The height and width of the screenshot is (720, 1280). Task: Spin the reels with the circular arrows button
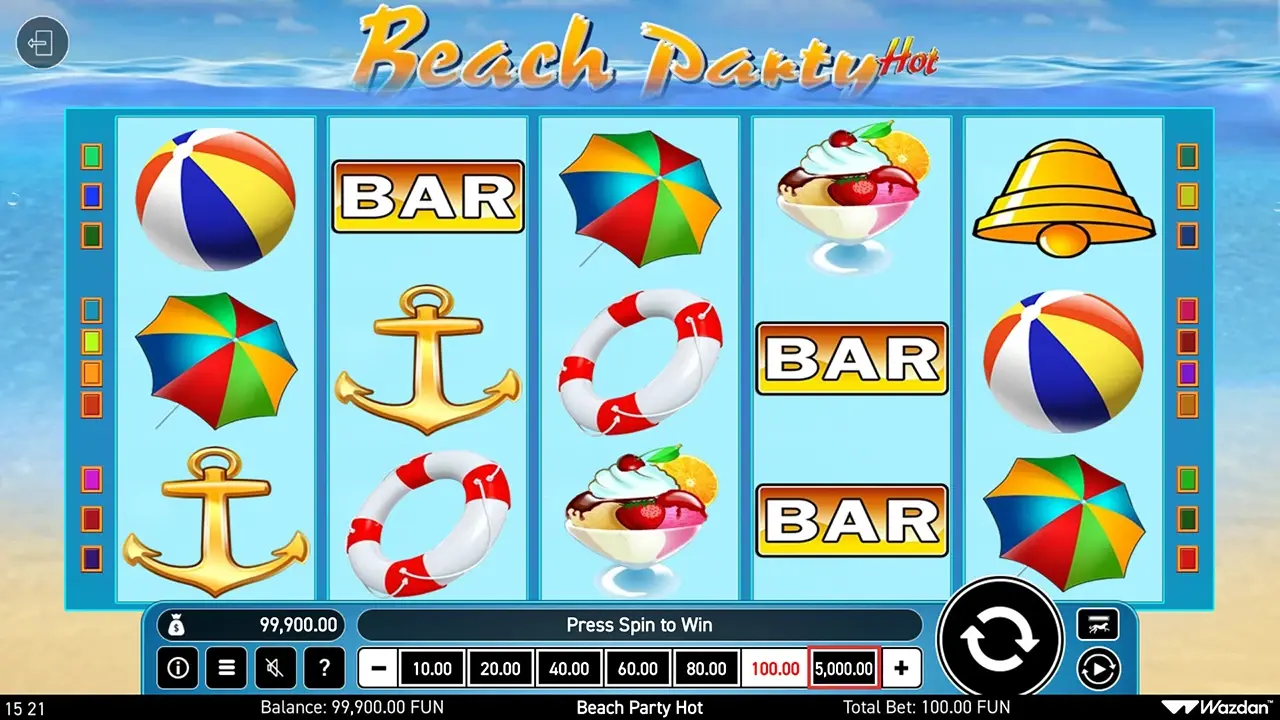(999, 640)
